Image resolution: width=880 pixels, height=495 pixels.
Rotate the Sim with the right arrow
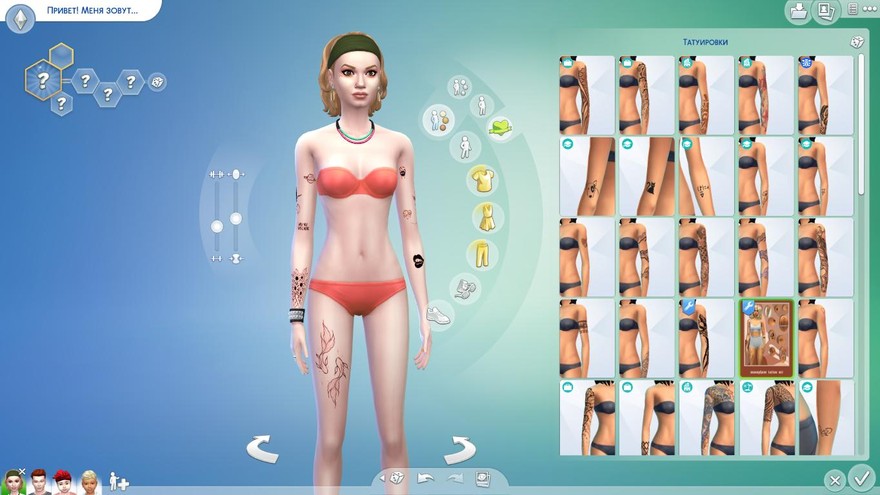(x=459, y=449)
